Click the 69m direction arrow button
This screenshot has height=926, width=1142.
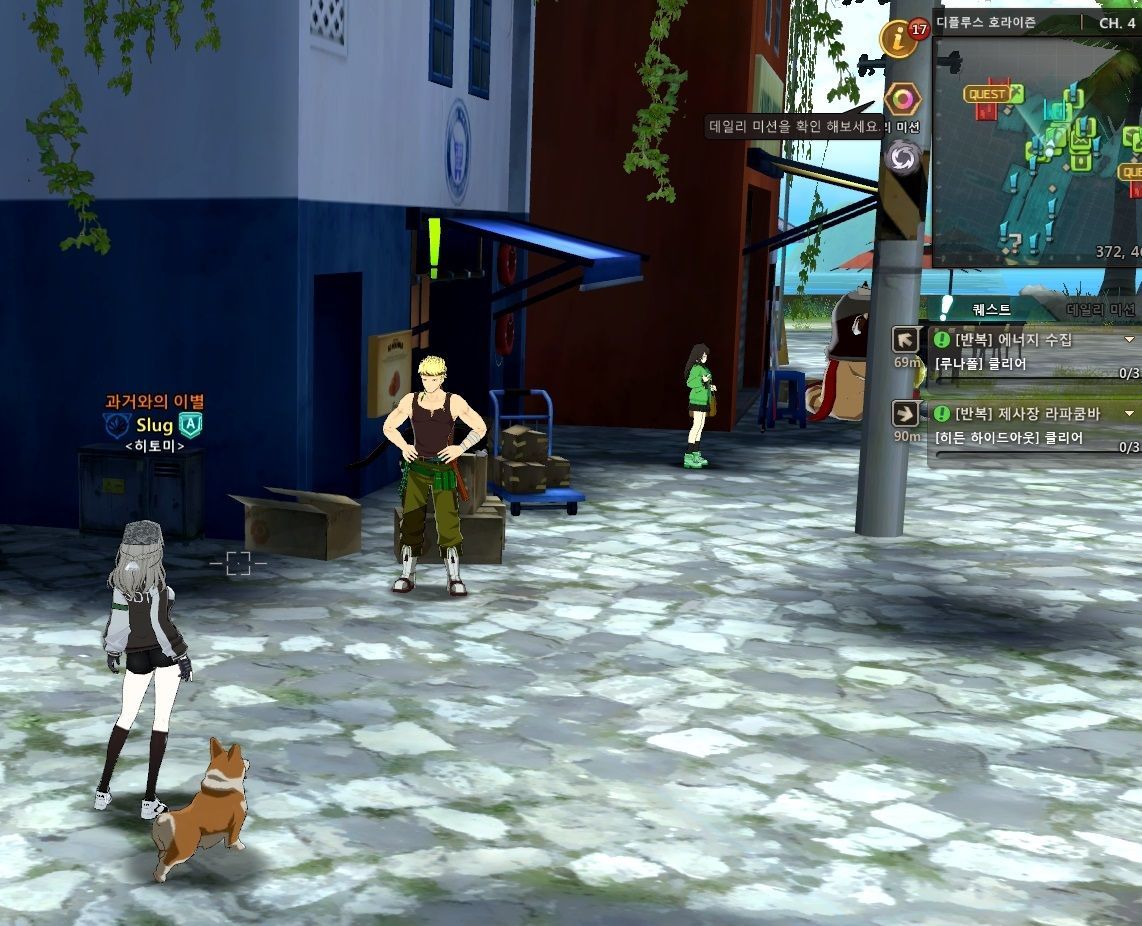click(907, 339)
